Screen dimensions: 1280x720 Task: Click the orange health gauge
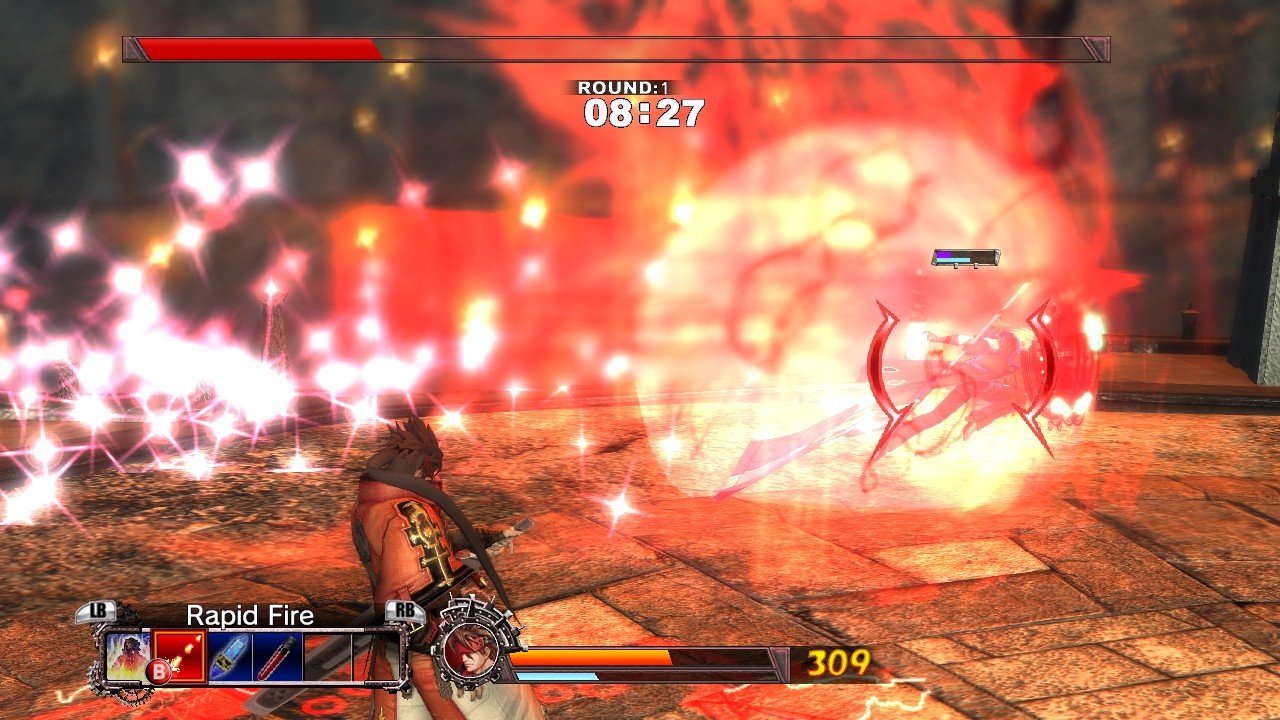click(590, 656)
